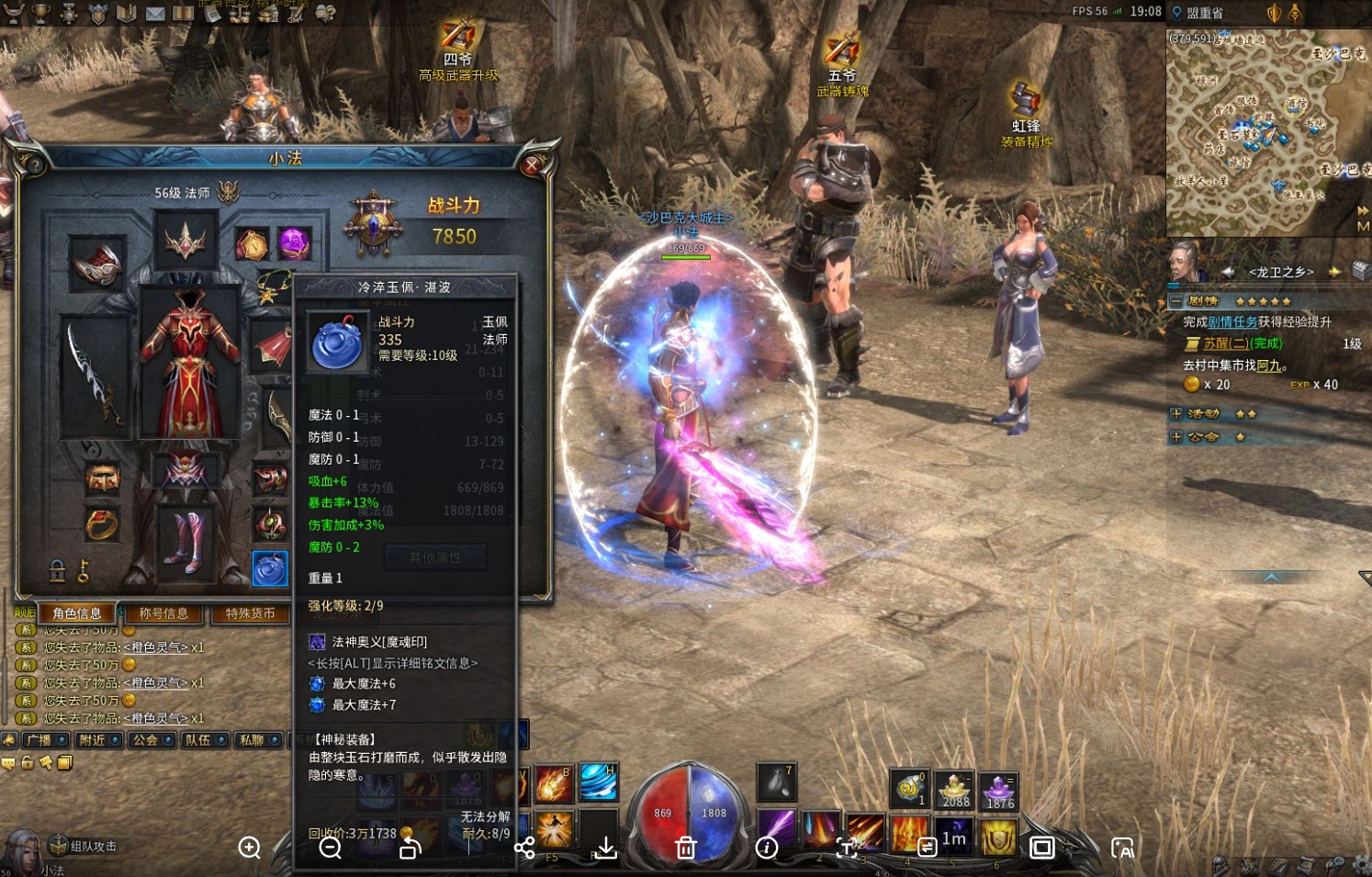Collapse the 剧情 quest section

(x=1175, y=301)
